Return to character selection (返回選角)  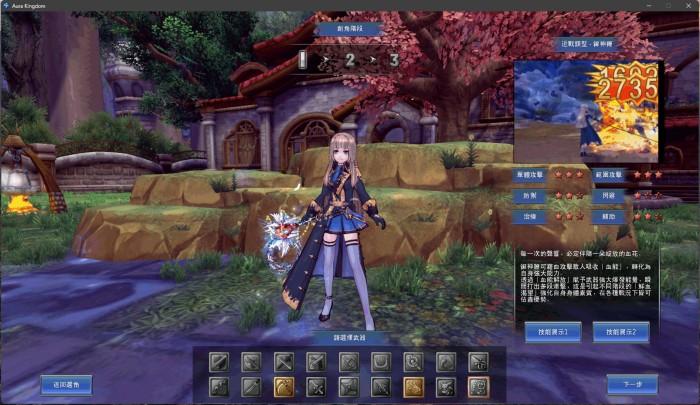tap(66, 383)
